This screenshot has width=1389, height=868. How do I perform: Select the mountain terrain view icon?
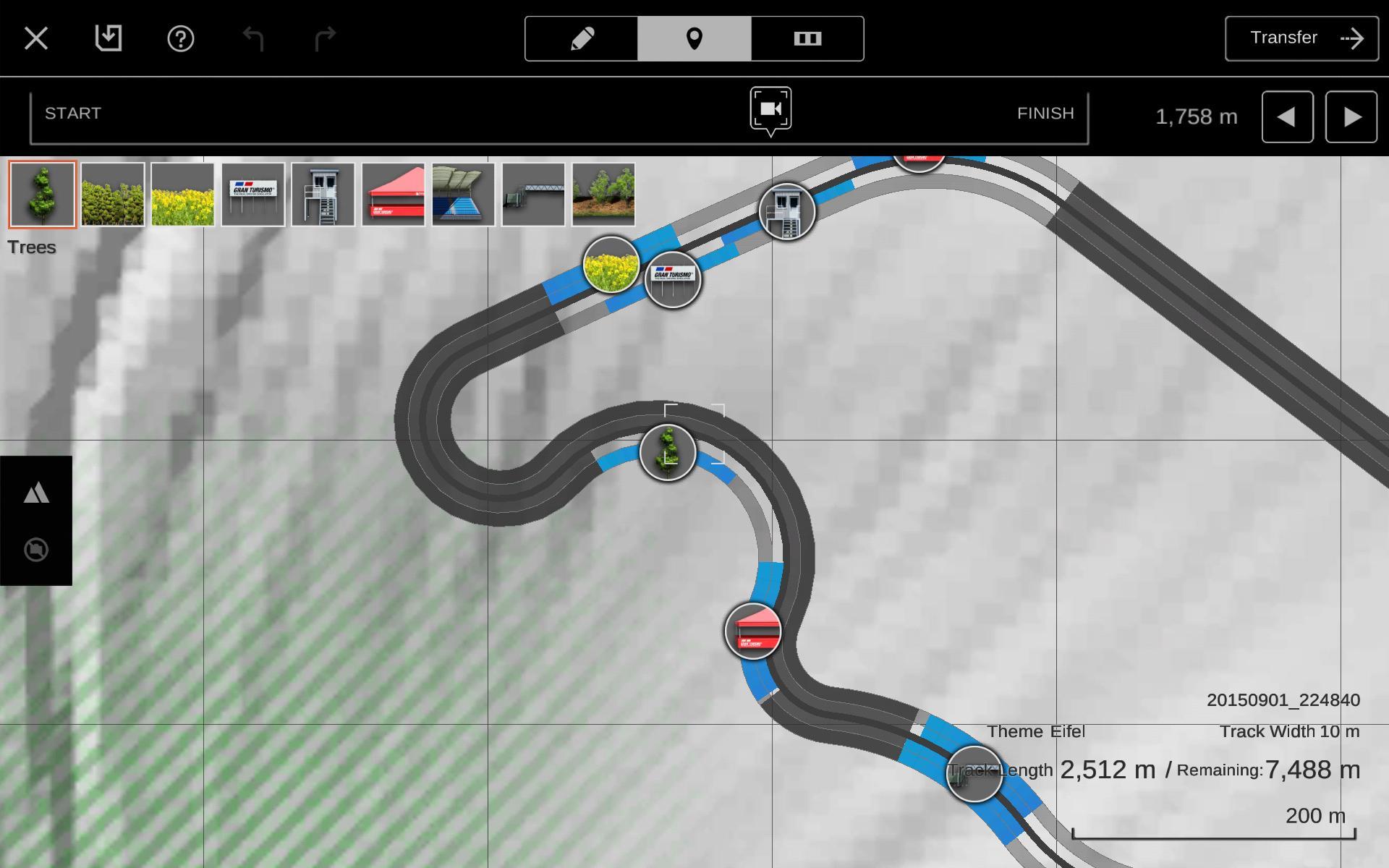click(35, 493)
